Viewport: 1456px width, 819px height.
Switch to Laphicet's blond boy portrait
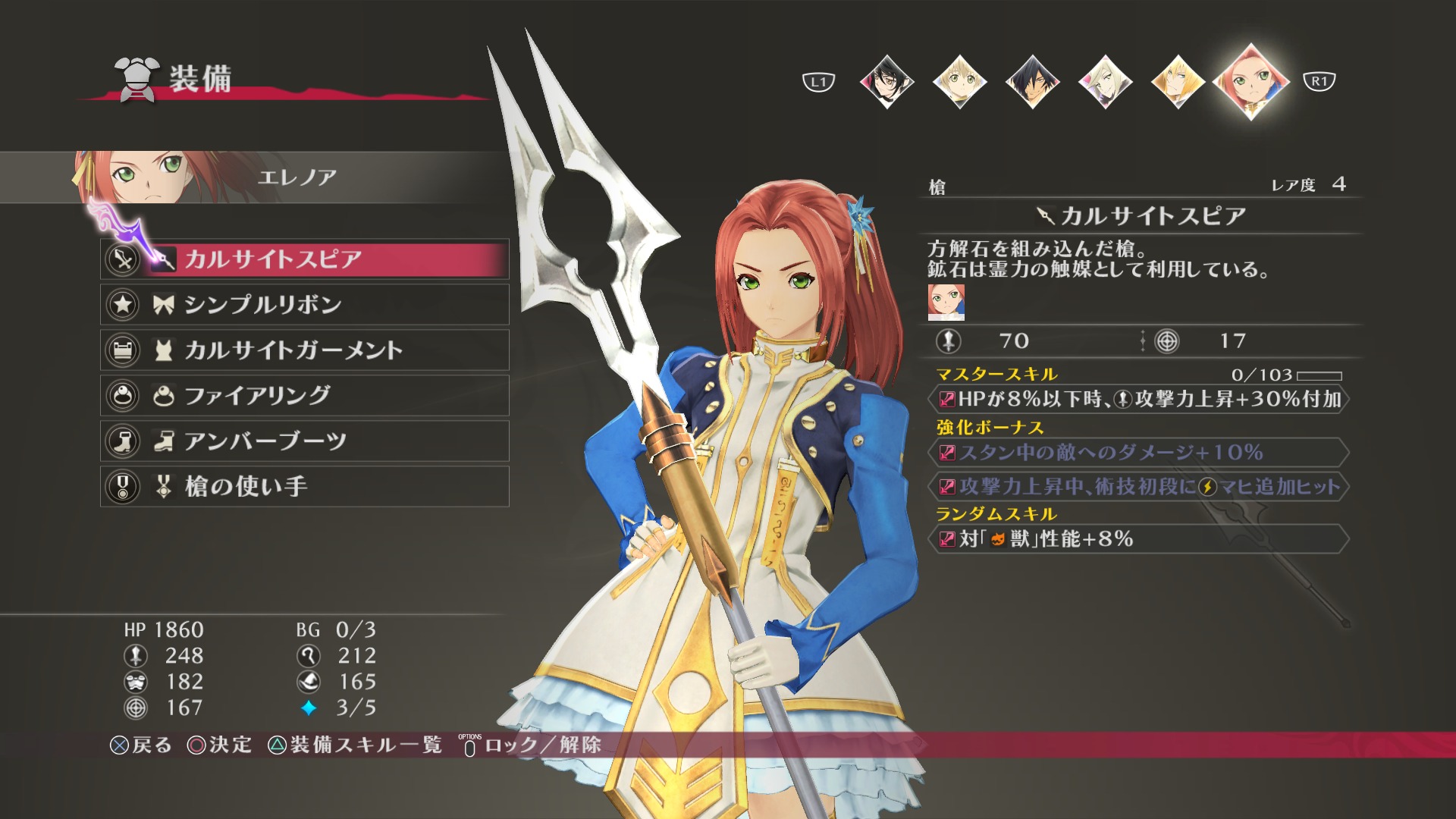959,81
